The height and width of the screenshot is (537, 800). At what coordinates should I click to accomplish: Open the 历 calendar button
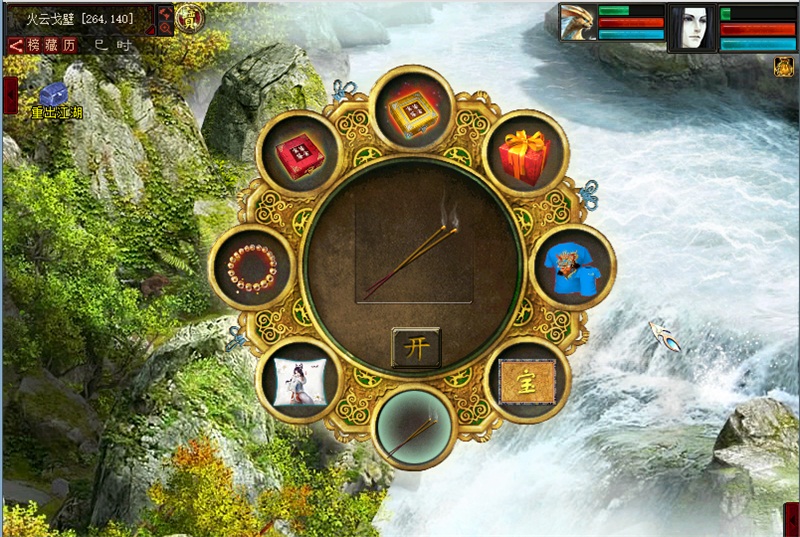pyautogui.click(x=69, y=46)
